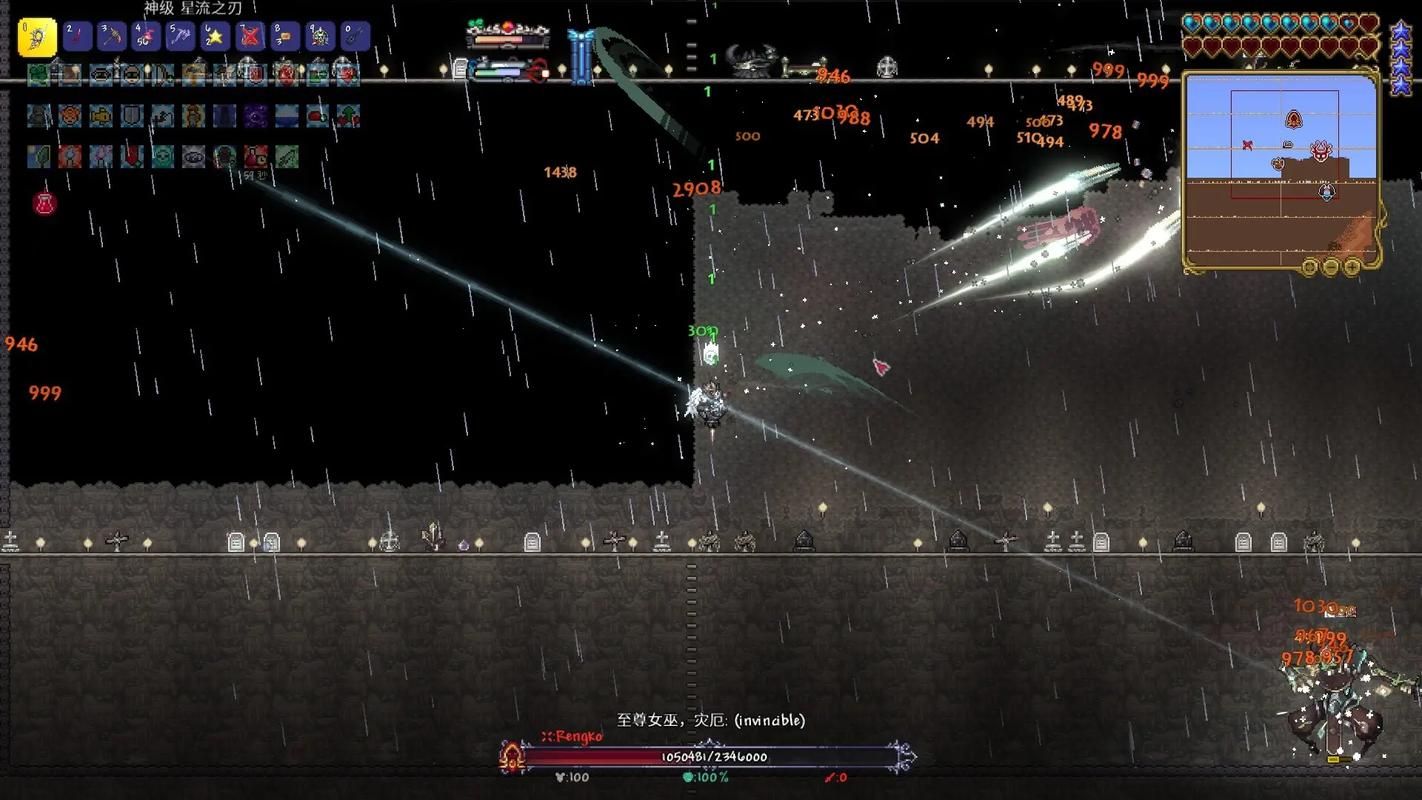
Task: Click the grey shield buff icon
Action: [x=132, y=116]
